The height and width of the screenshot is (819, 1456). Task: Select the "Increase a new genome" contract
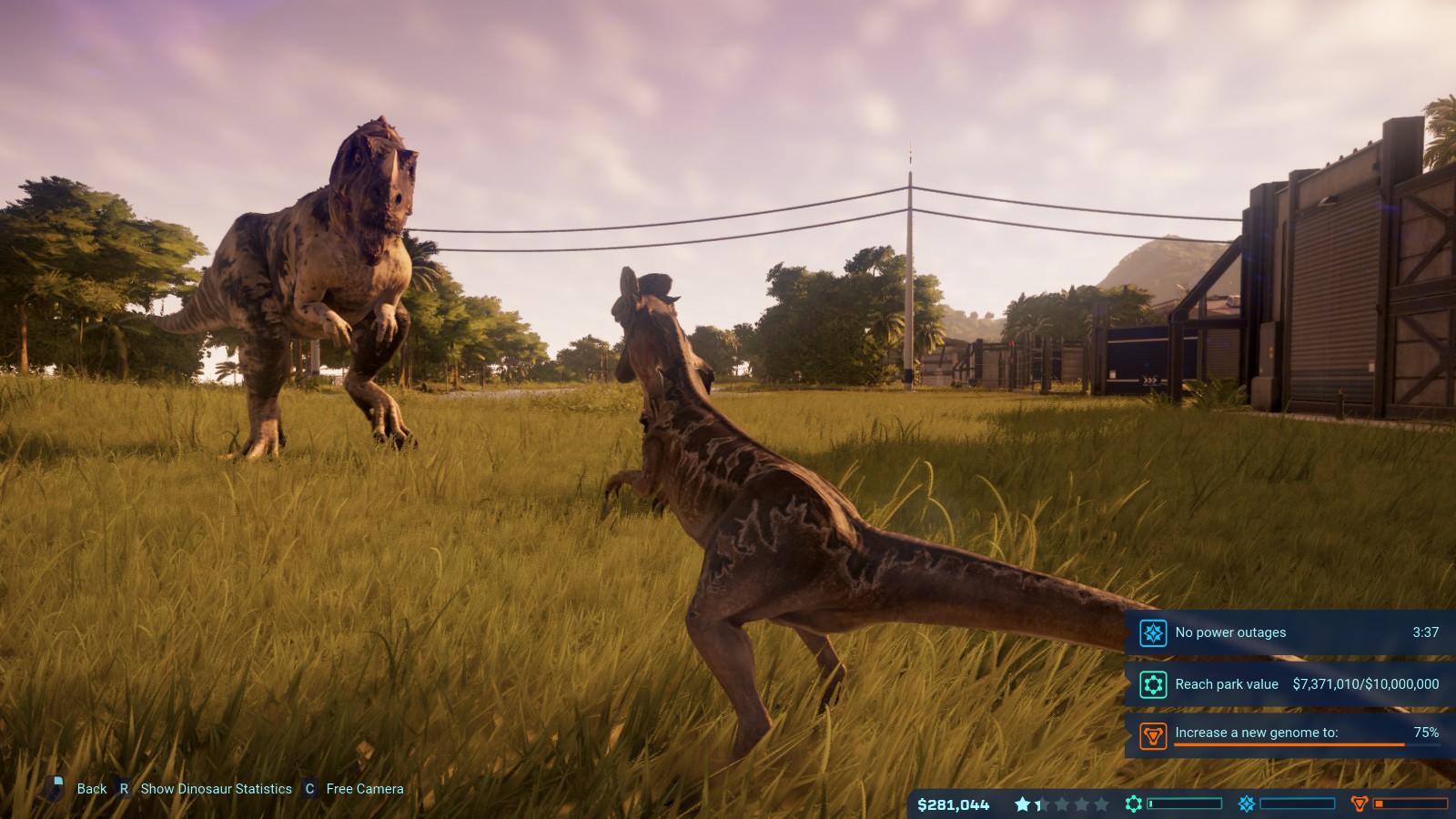(x=1256, y=733)
